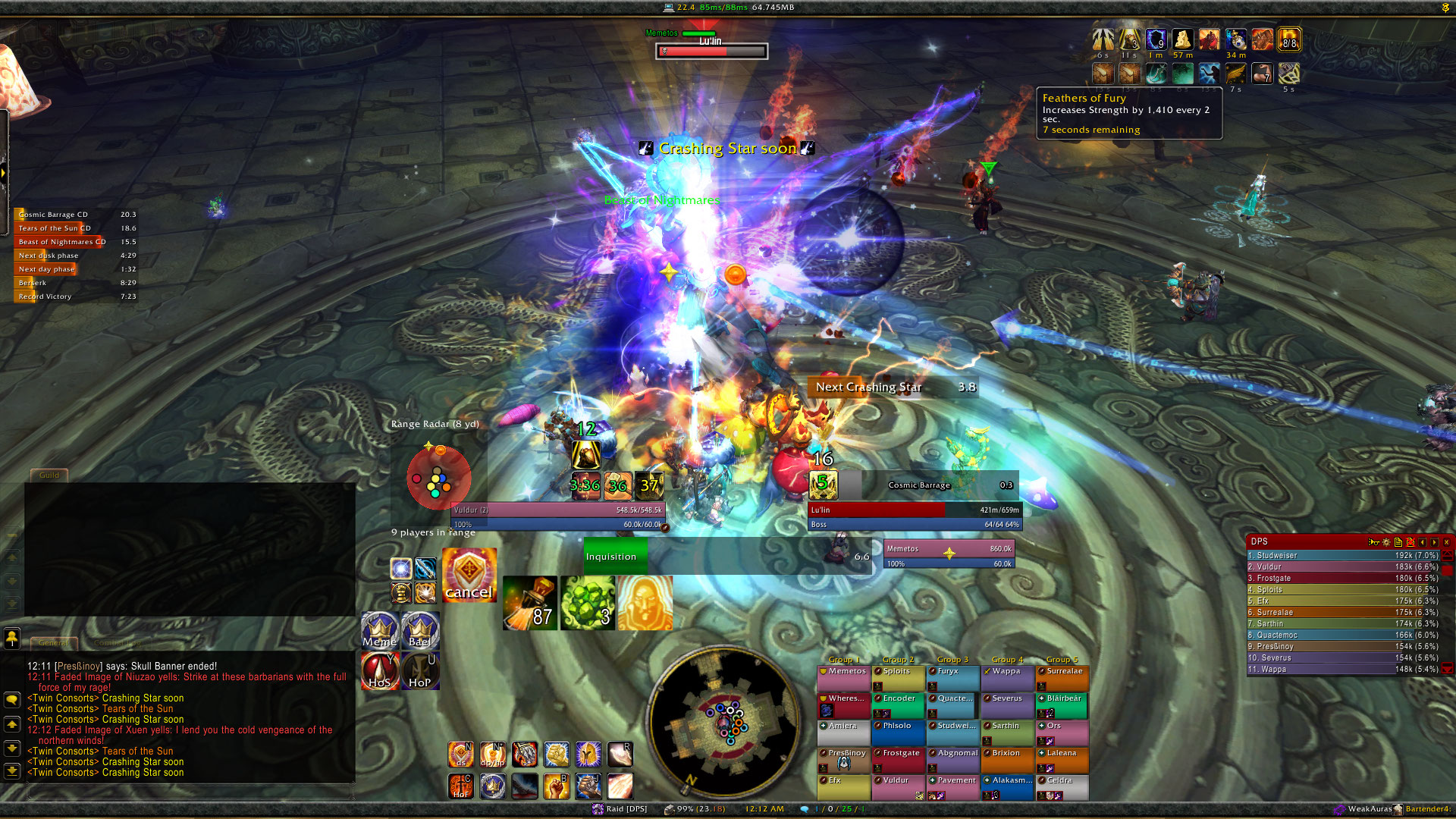Use the potion with 87 count
The width and height of the screenshot is (1456, 819).
pos(529,603)
